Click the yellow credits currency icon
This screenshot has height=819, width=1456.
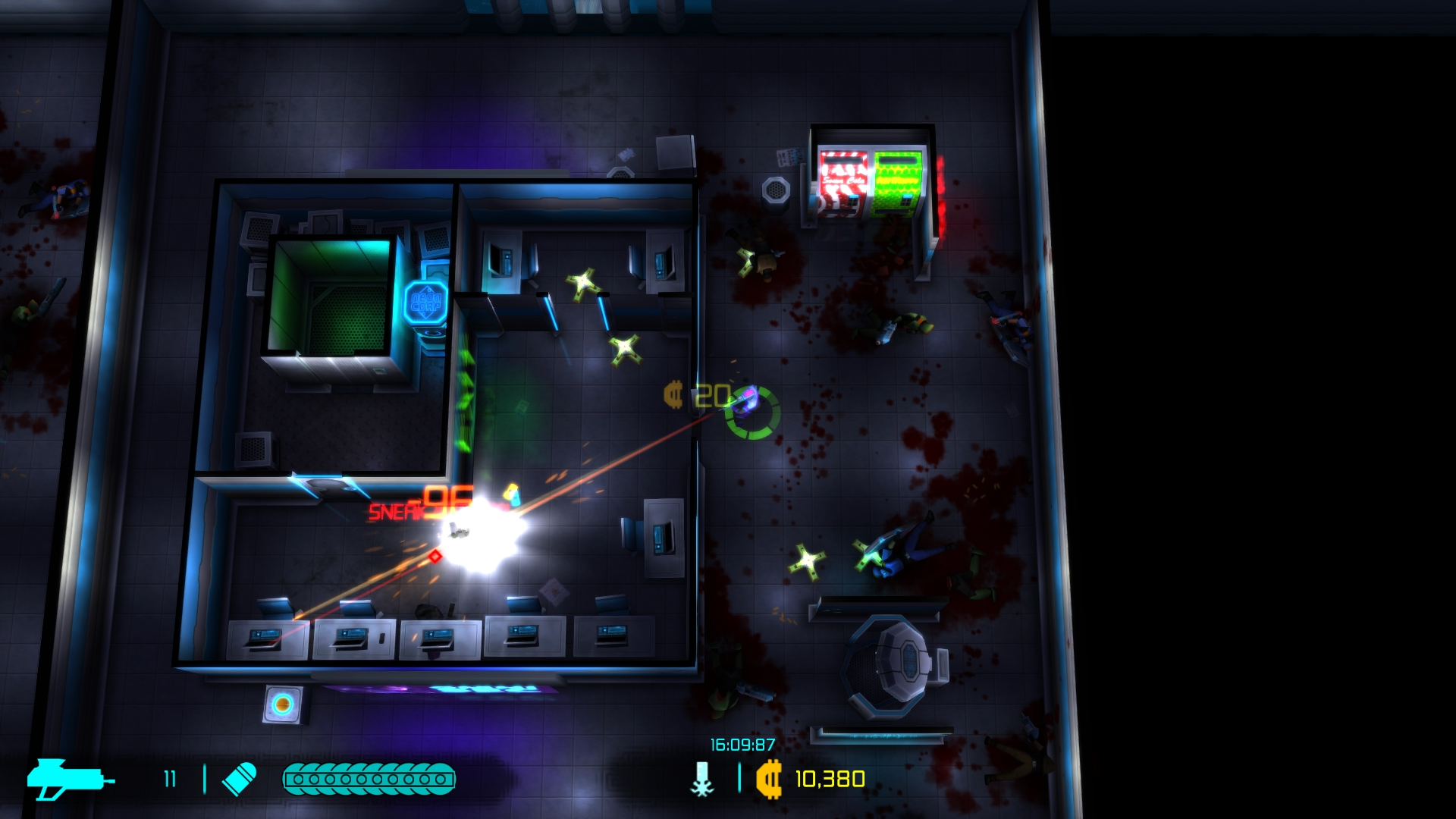pyautogui.click(x=769, y=780)
